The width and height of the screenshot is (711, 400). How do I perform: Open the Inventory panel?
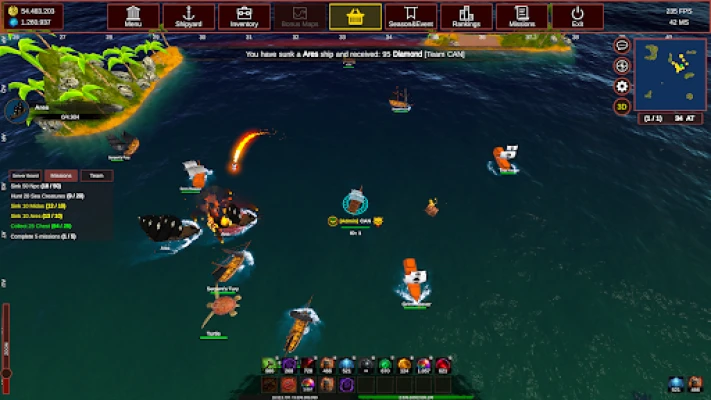[244, 16]
